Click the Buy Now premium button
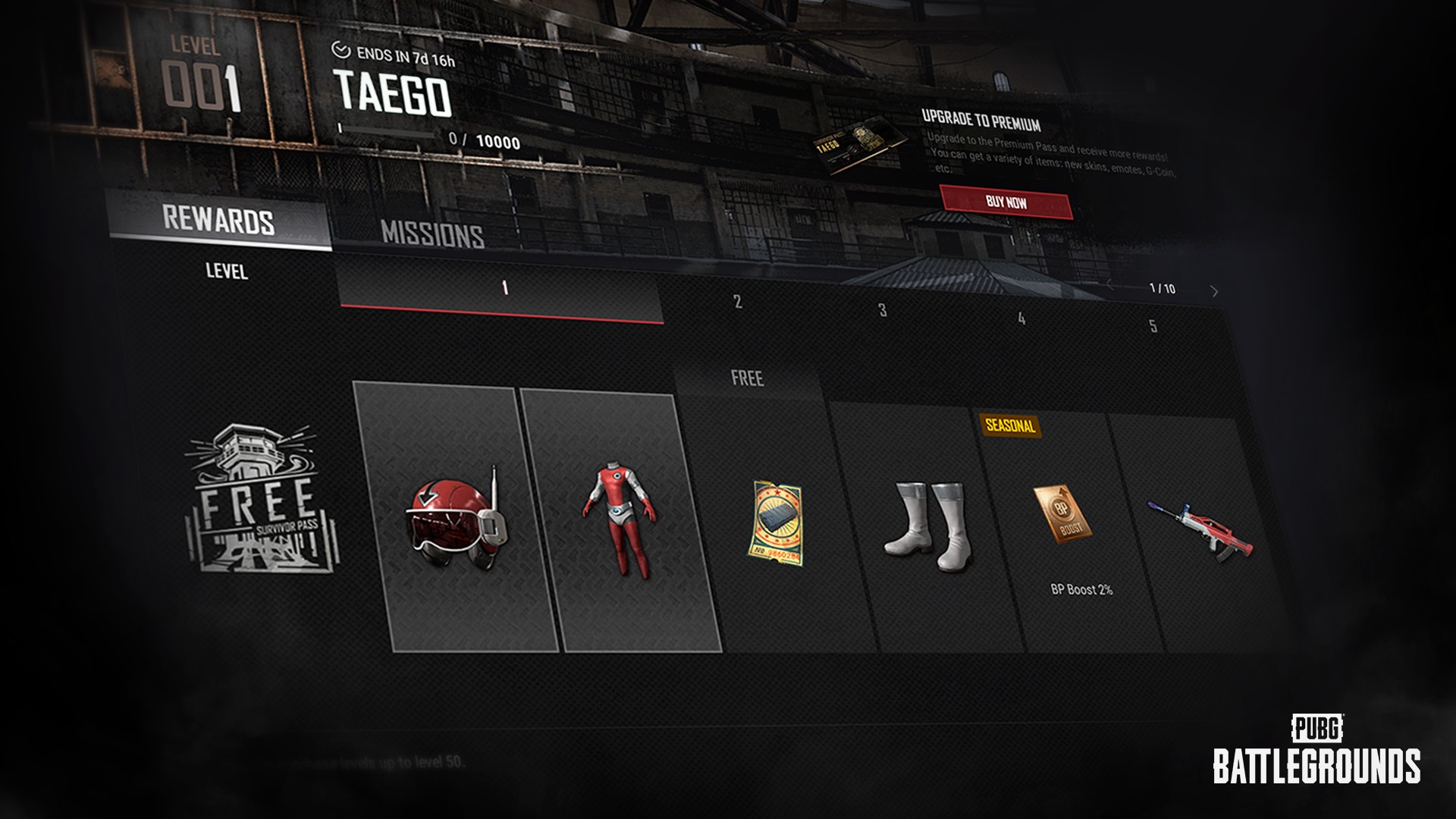Image resolution: width=1456 pixels, height=819 pixels. [1006, 202]
